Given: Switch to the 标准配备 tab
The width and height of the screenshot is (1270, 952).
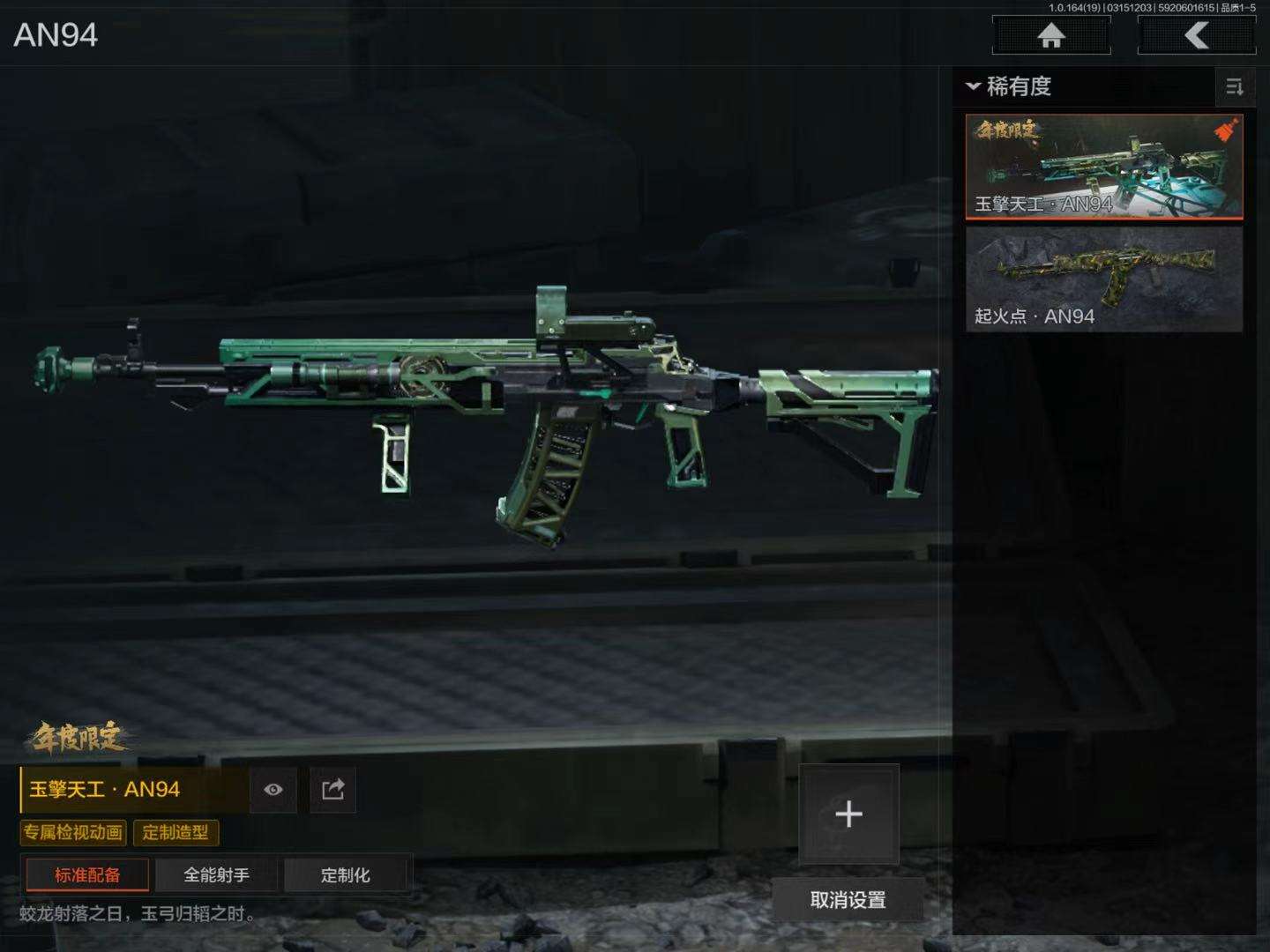Looking at the screenshot, I should 87,874.
